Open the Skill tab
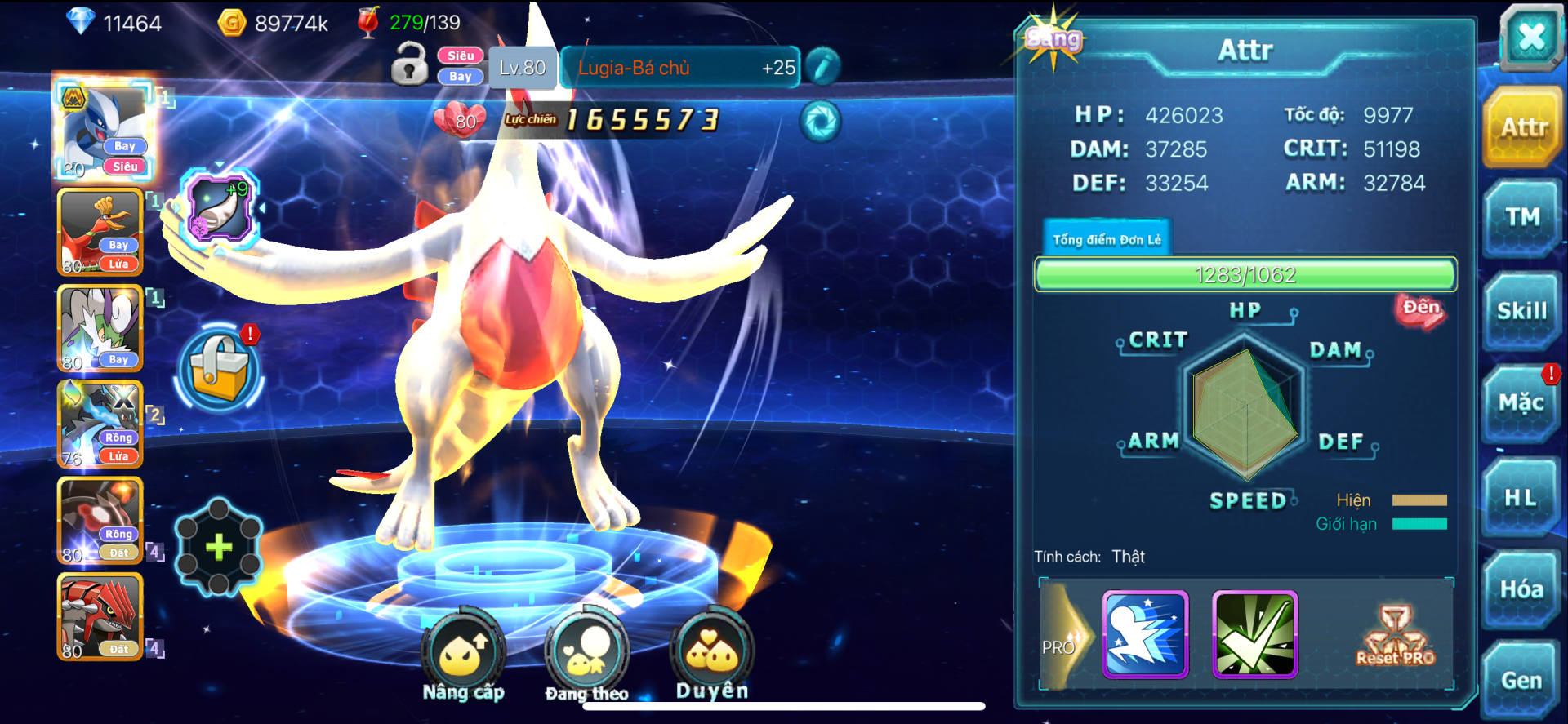 click(1522, 311)
